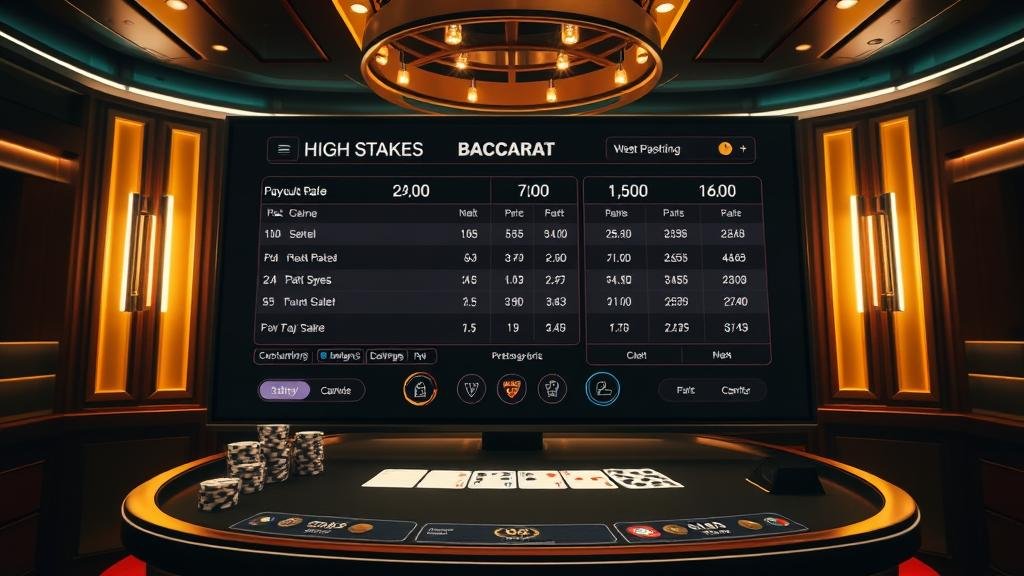This screenshot has width=1024, height=576.
Task: Pick the blue-ringed seat icon
Action: click(603, 388)
